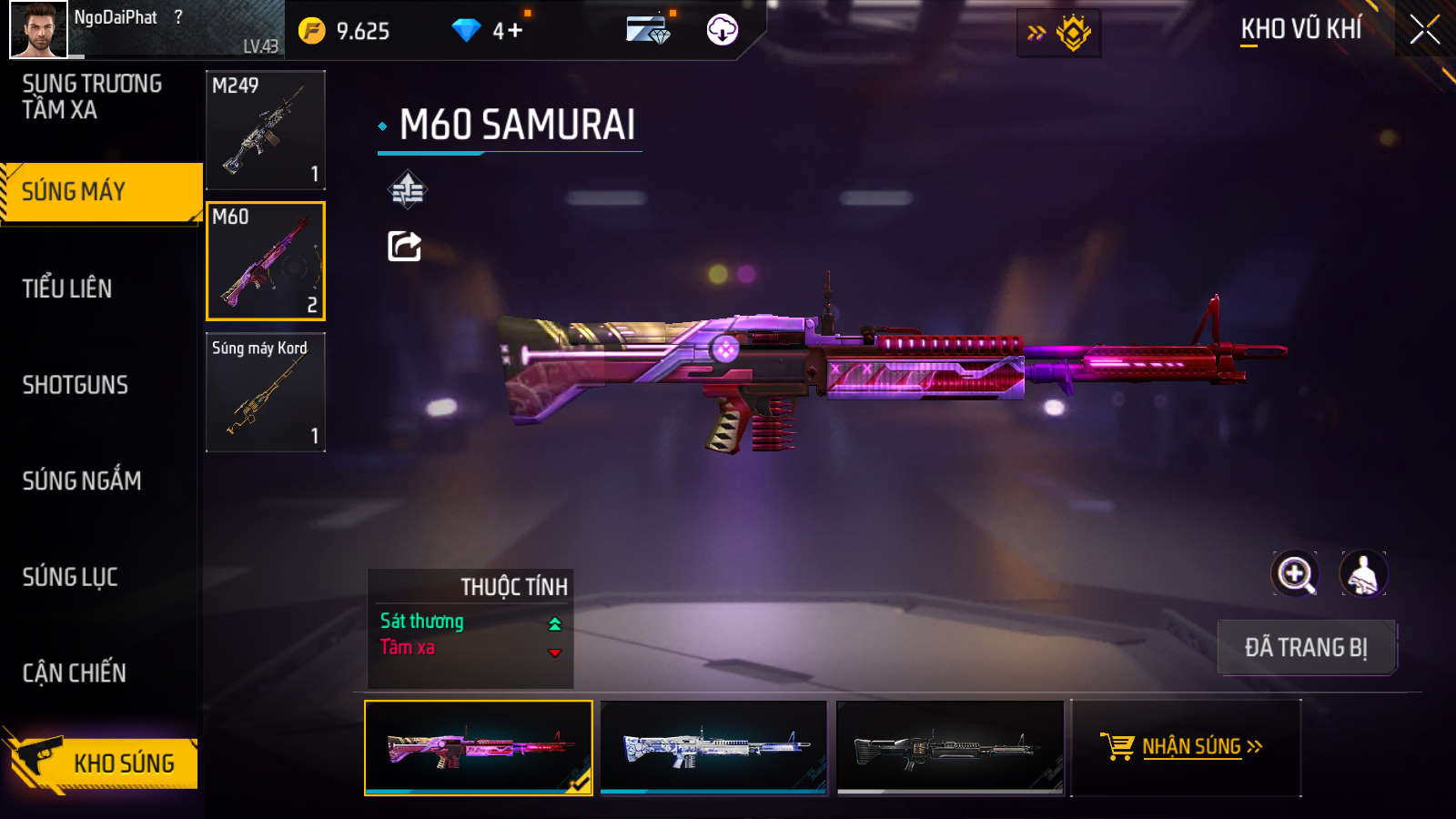Add diamonds with the plus button
Screen dimensions: 1456x819
(x=514, y=31)
